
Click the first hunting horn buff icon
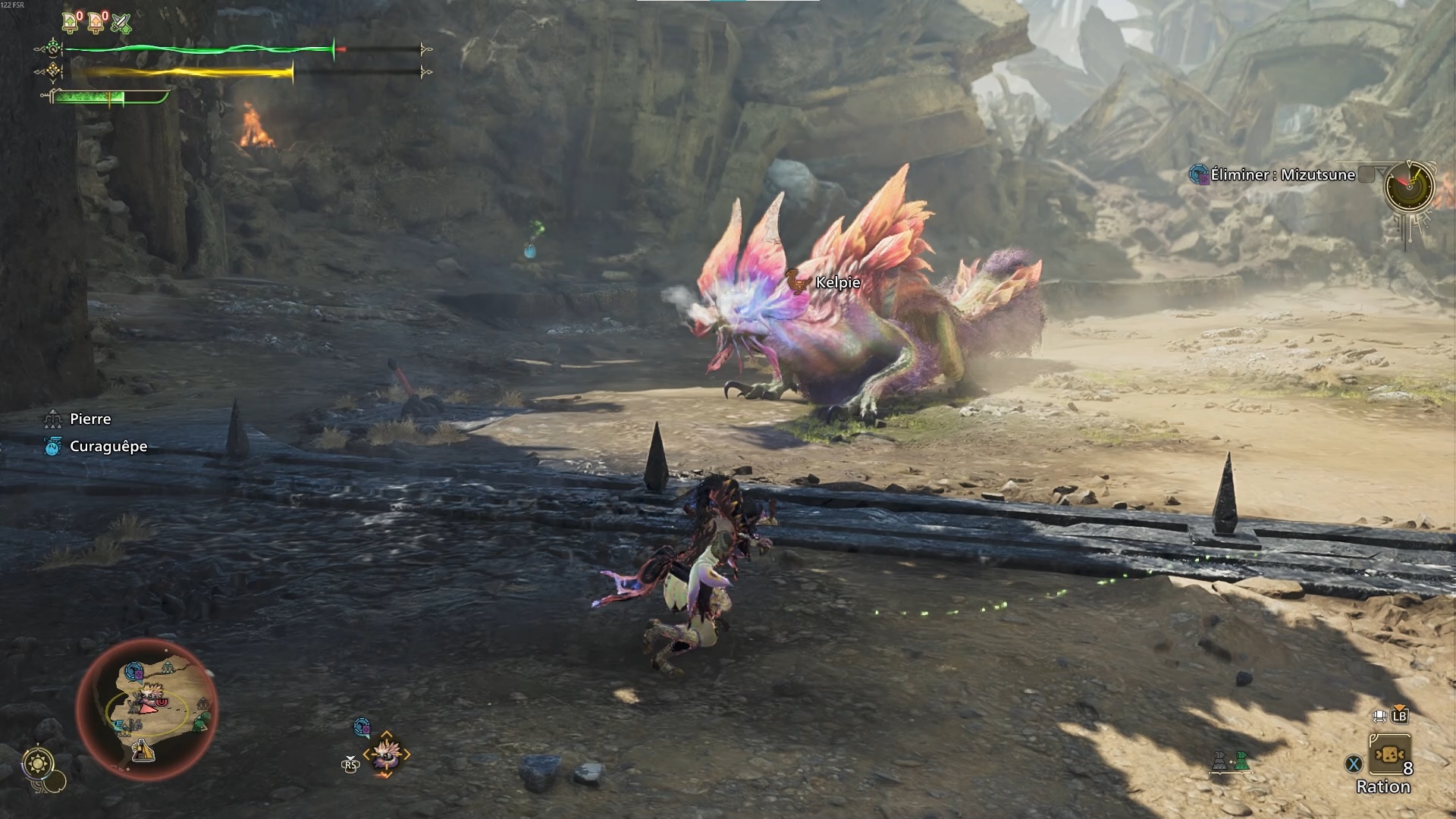coord(69,21)
